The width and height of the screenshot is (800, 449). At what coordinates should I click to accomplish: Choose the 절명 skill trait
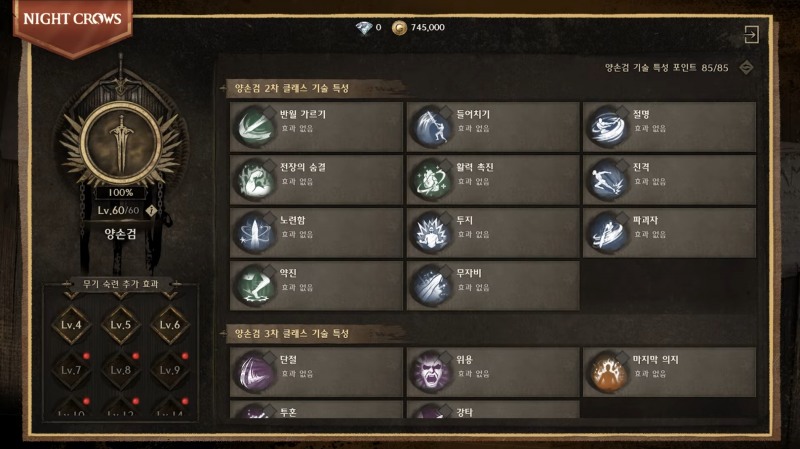coord(669,126)
